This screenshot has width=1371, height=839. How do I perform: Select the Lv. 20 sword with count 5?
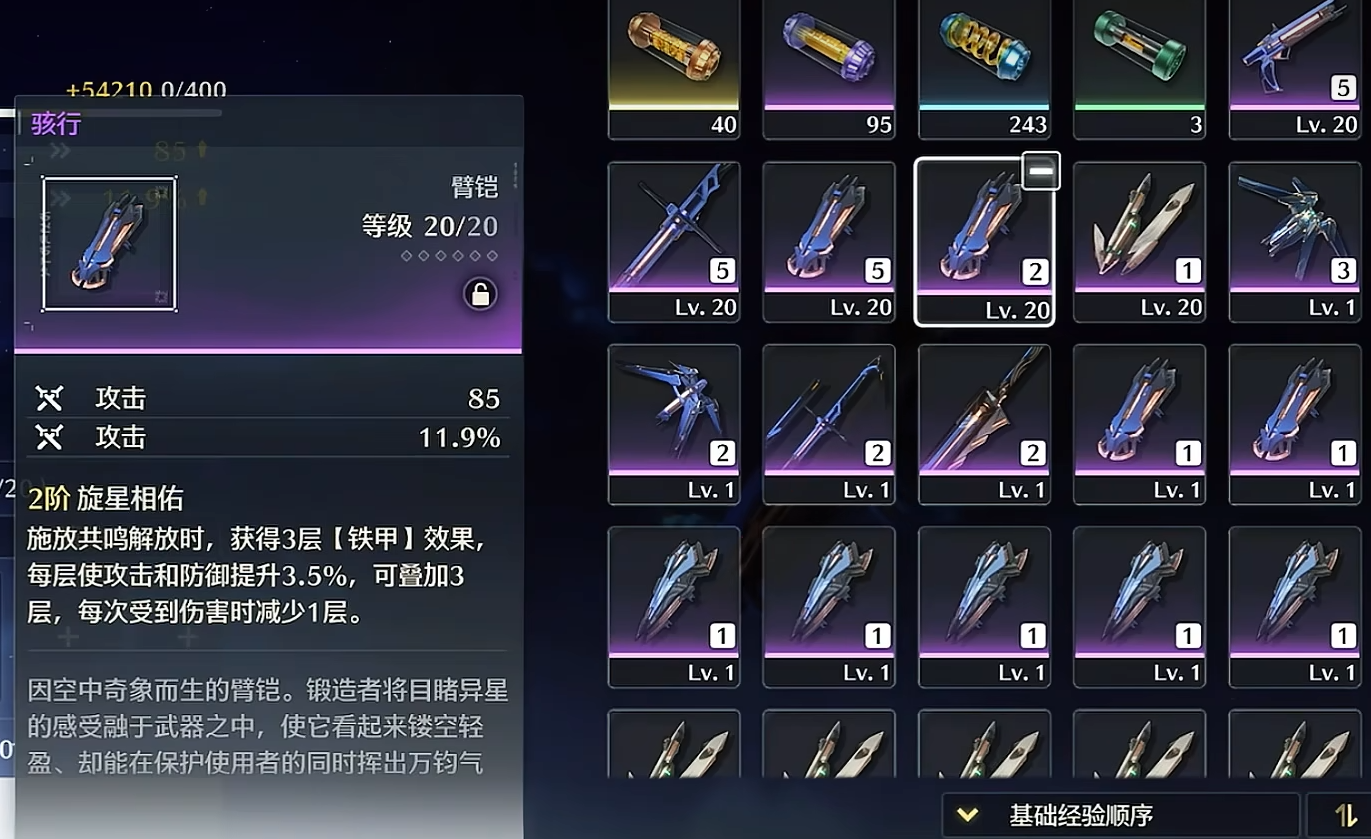pyautogui.click(x=674, y=235)
